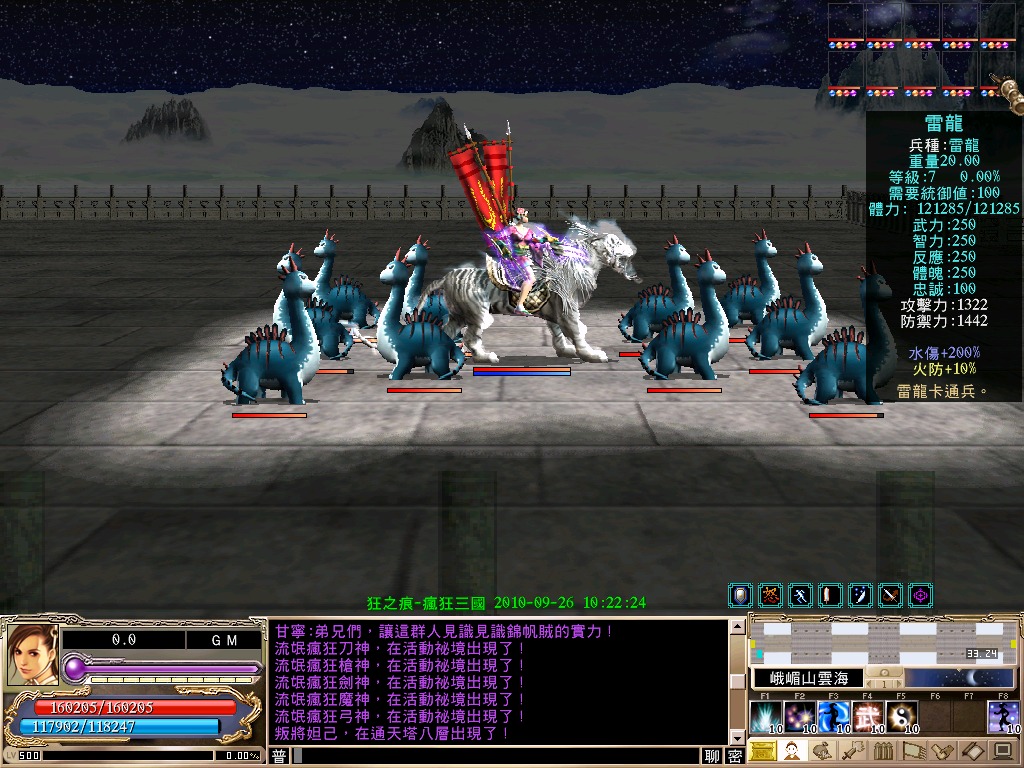1024x768 pixels.
Task: Click the purple target crosshair icon
Action: (x=920, y=596)
